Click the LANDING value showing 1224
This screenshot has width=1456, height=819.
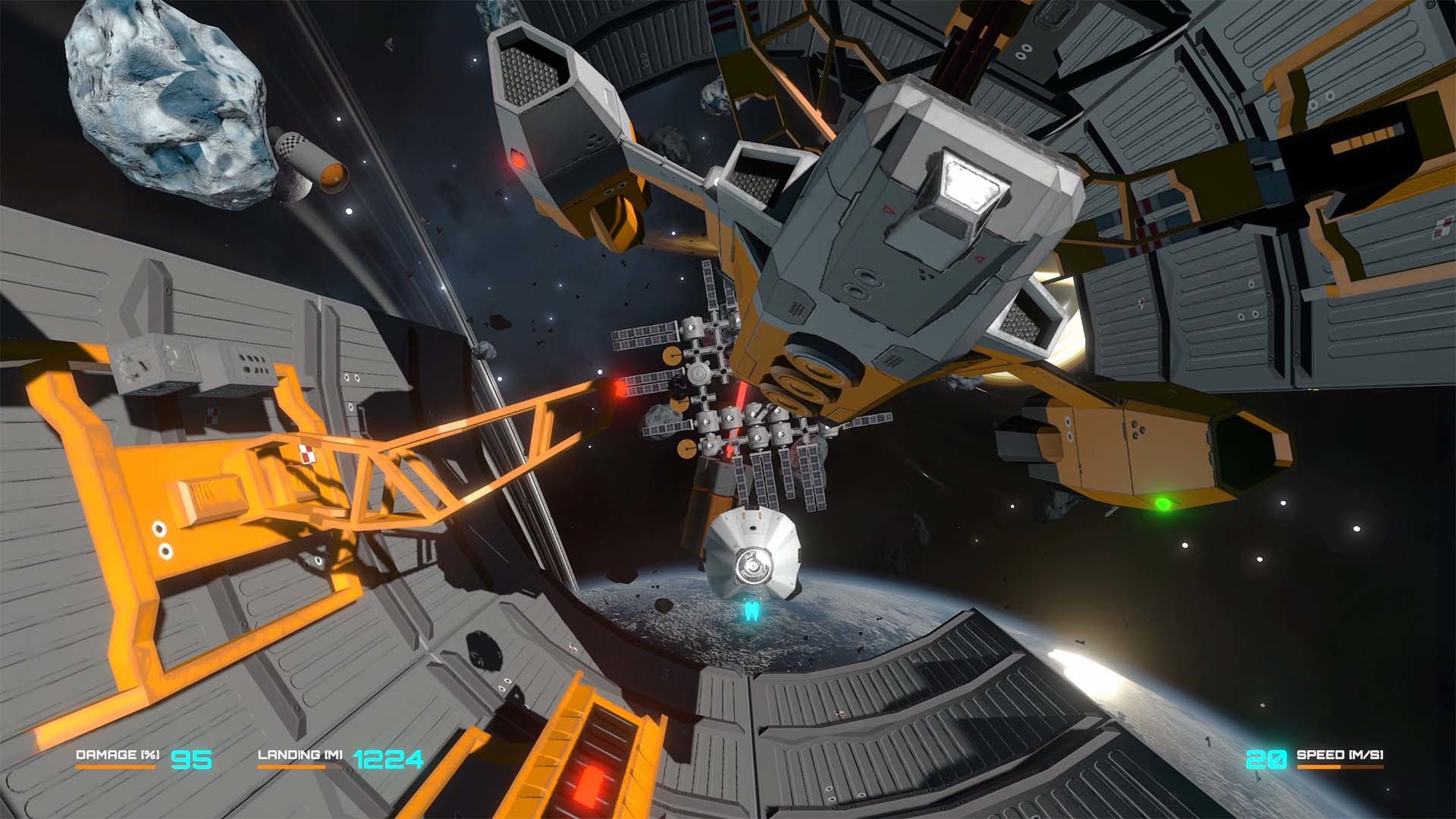tap(388, 756)
